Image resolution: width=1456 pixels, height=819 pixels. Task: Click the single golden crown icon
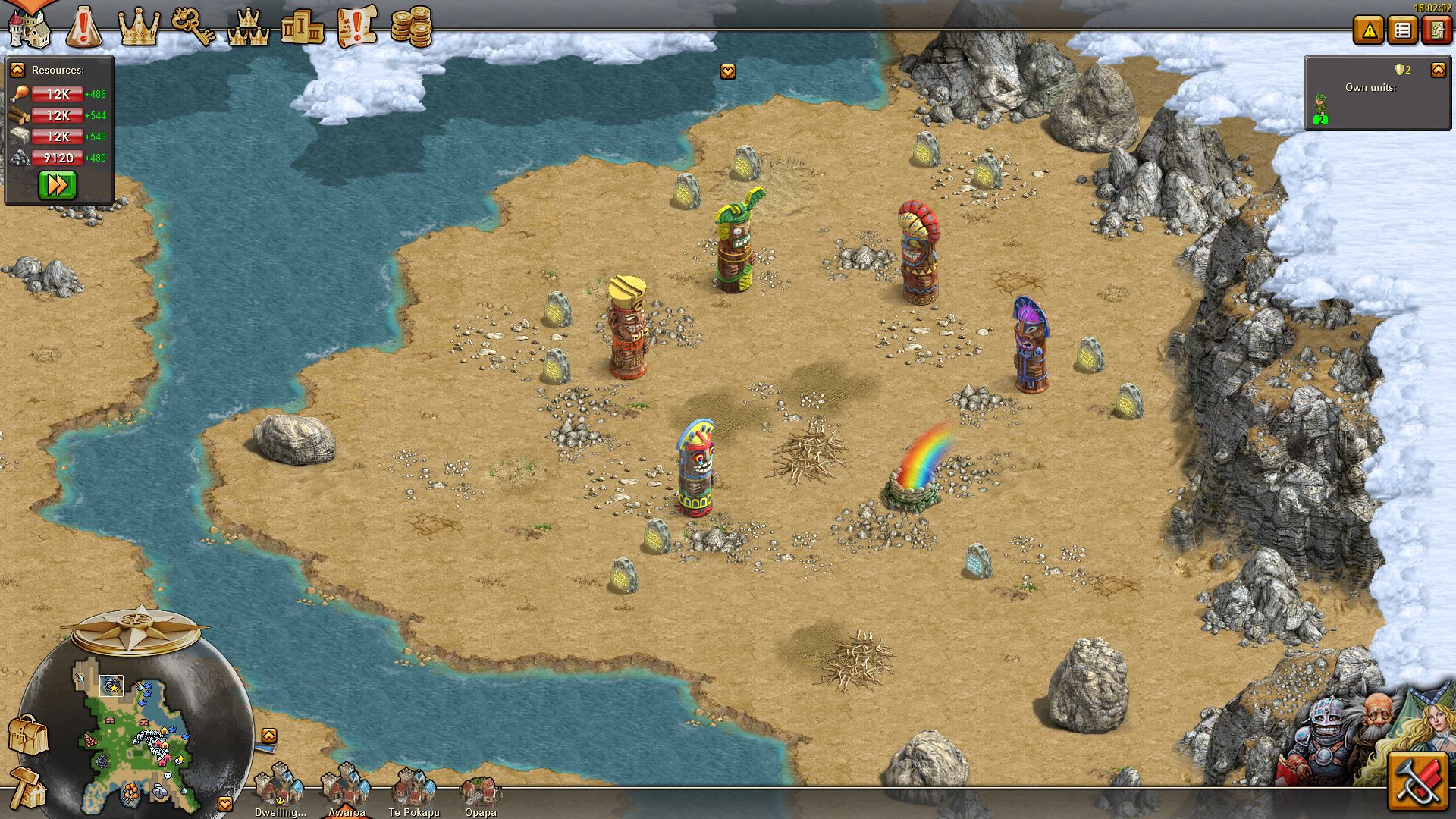pyautogui.click(x=140, y=27)
